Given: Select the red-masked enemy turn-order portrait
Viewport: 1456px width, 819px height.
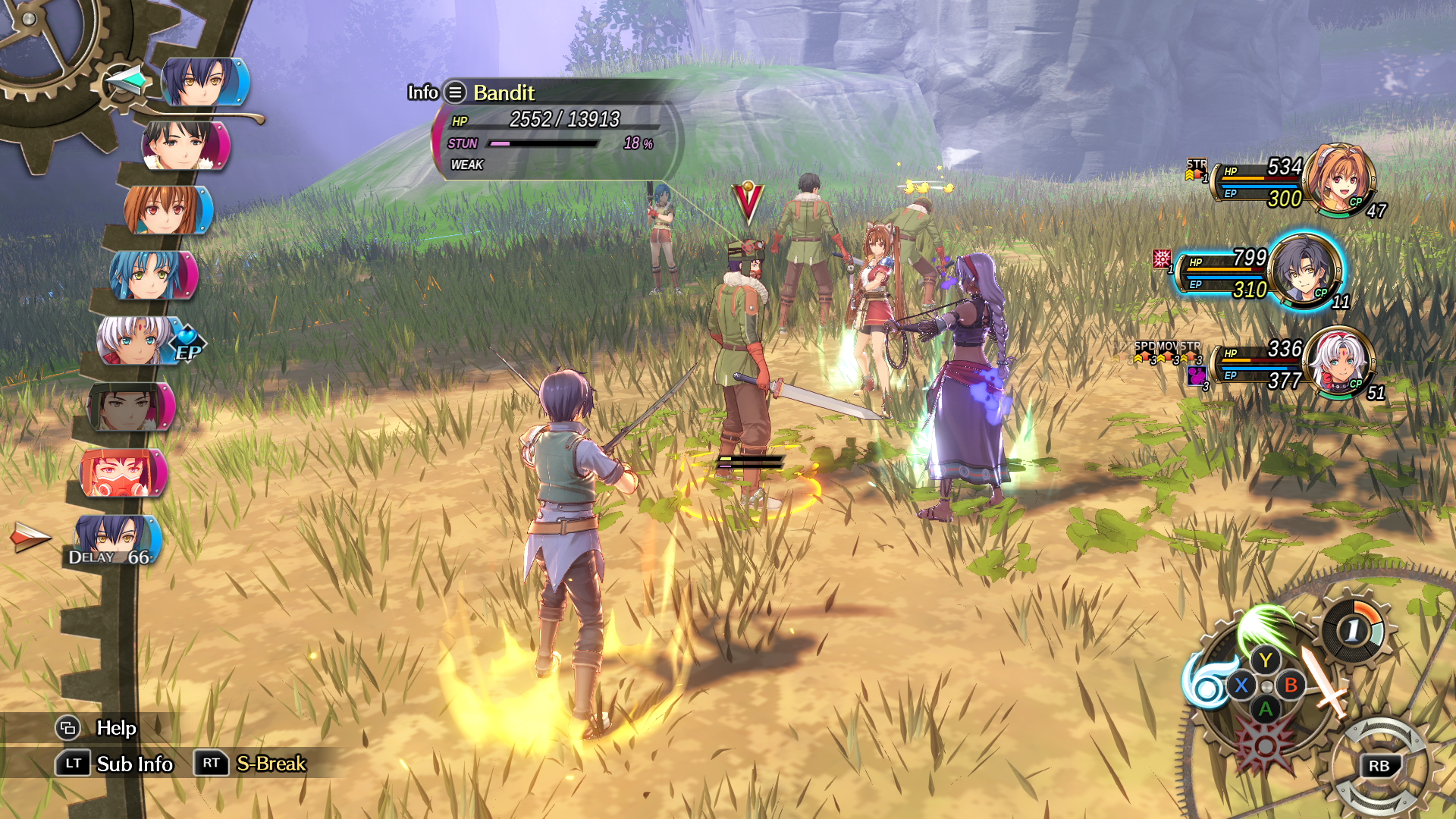Looking at the screenshot, I should [123, 472].
